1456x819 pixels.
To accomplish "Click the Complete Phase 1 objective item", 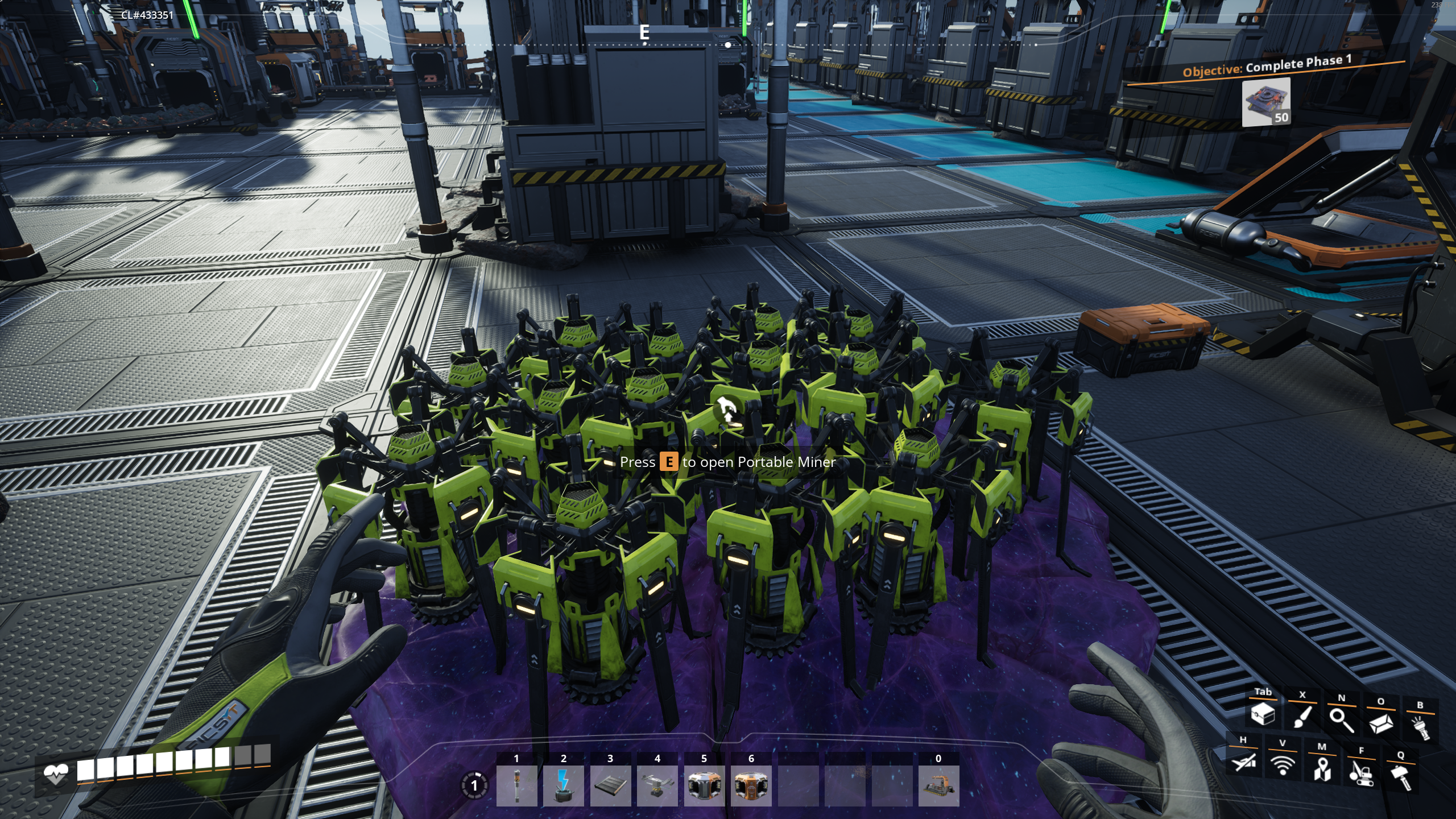I will pos(1265,102).
